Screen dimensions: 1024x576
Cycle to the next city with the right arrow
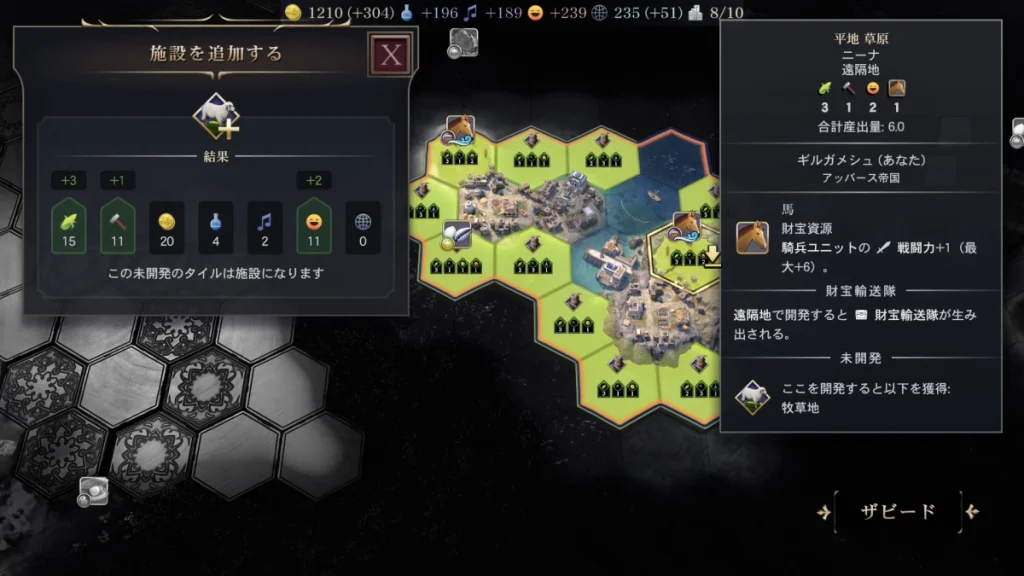972,512
